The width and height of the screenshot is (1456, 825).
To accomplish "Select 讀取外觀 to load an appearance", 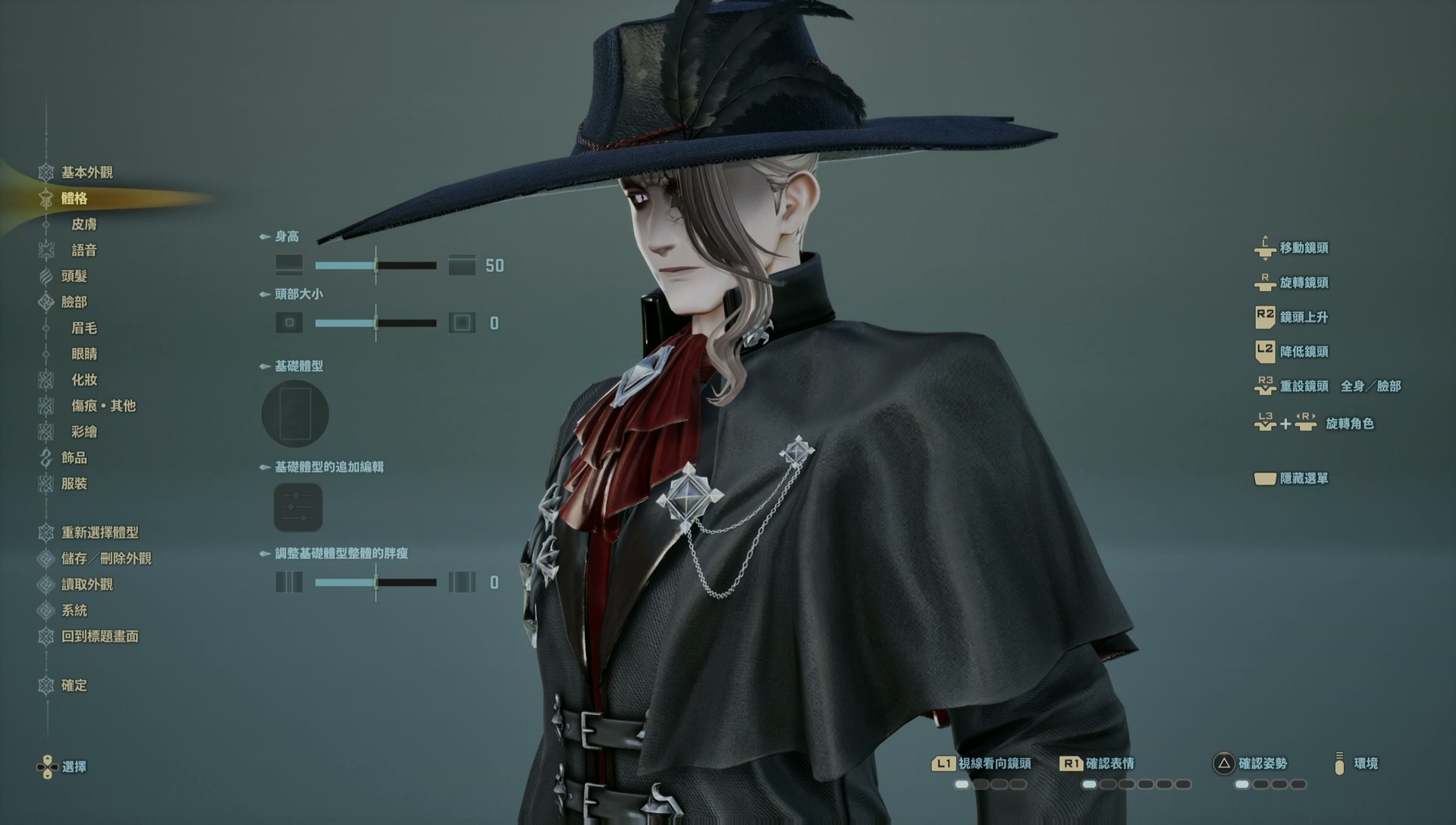I will tap(86, 585).
